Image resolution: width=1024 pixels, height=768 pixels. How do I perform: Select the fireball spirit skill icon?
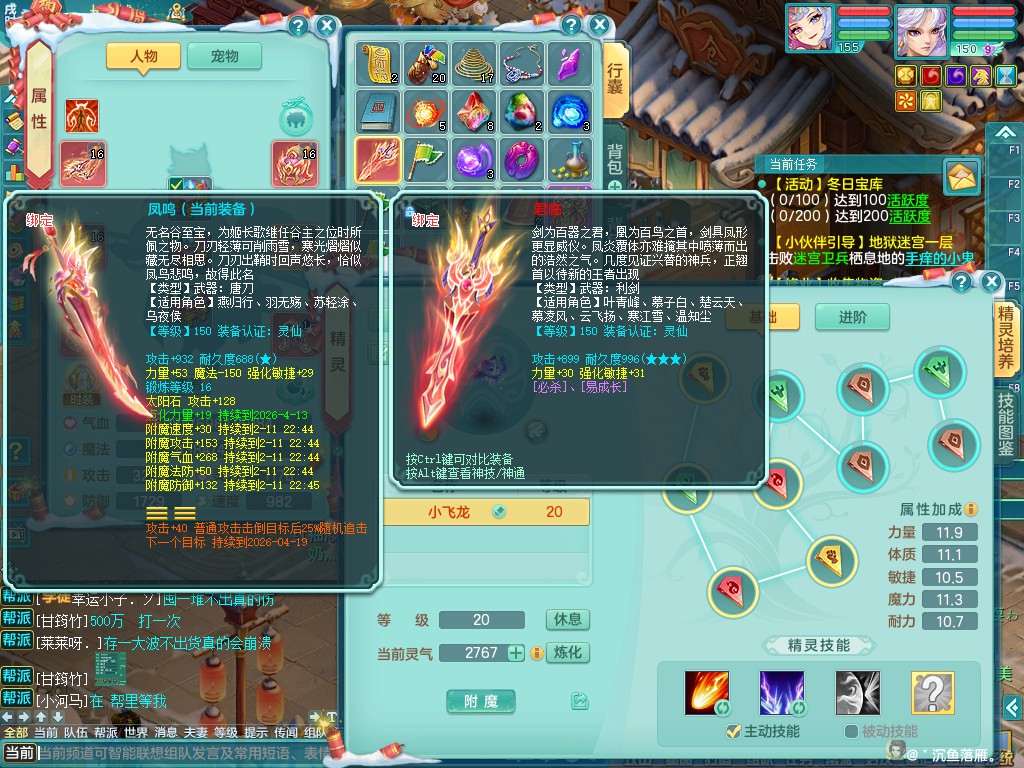tap(706, 692)
